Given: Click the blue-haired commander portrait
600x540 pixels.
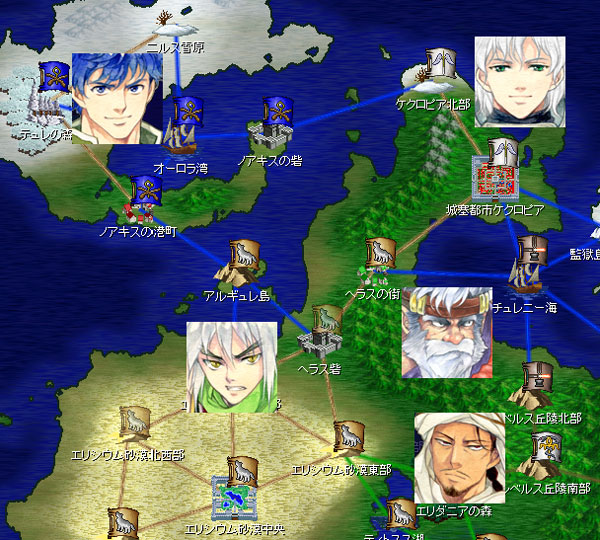Looking at the screenshot, I should [x=116, y=98].
